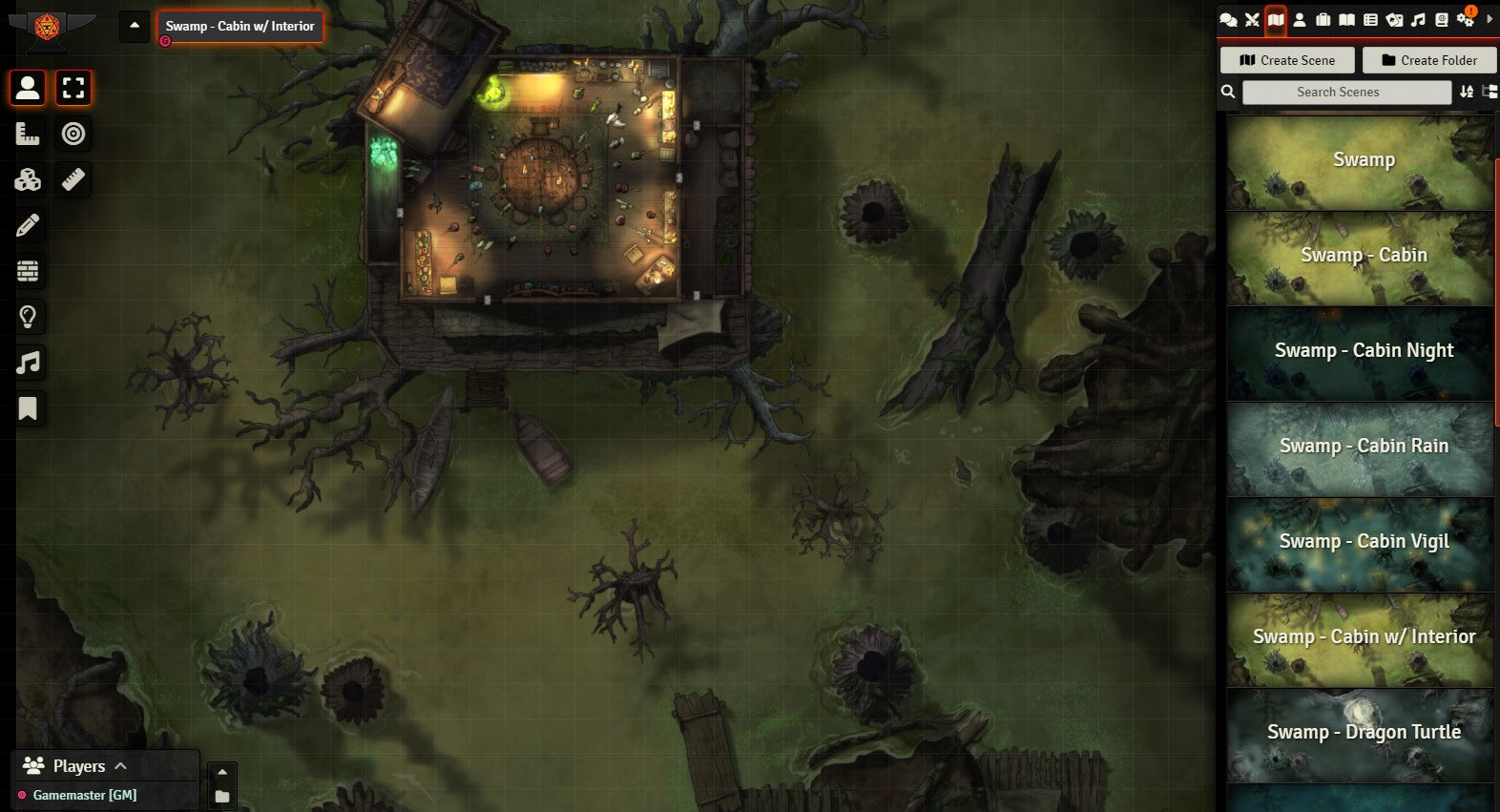The width and height of the screenshot is (1500, 812).
Task: Select the Swamp - Cabin Rain scene
Action: pos(1361,447)
